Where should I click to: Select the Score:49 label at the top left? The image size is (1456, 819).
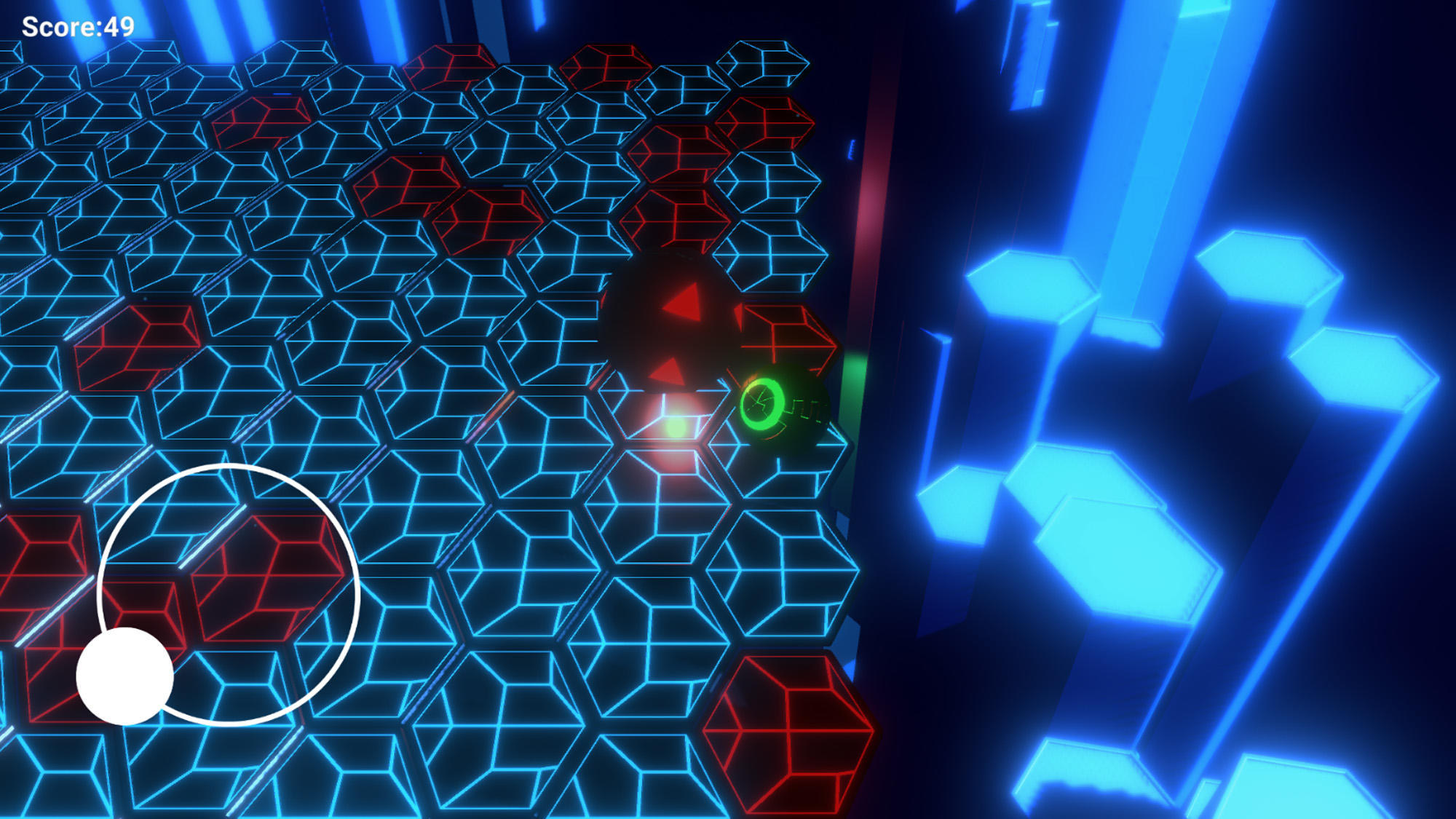click(x=76, y=25)
